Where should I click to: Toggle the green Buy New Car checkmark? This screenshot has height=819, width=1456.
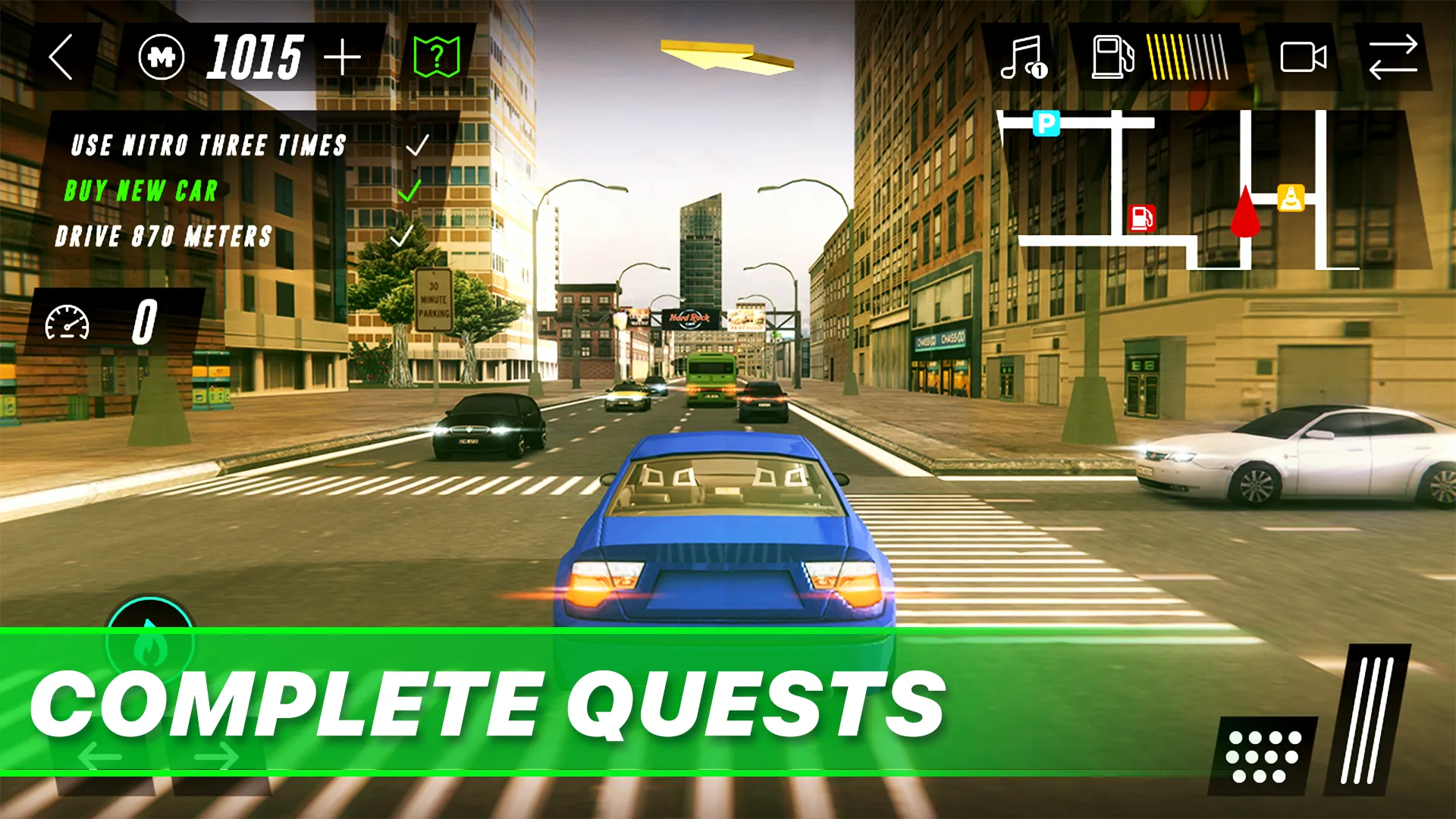tap(409, 192)
